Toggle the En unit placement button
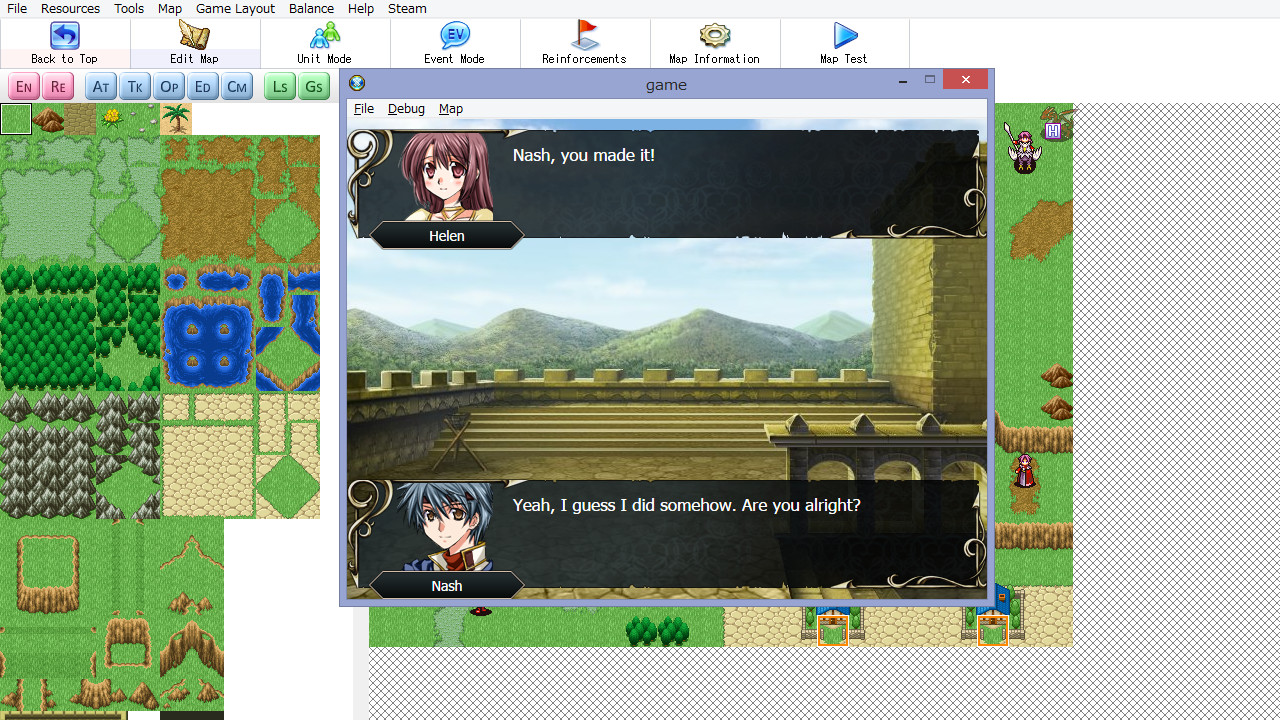The height and width of the screenshot is (720, 1280). [23, 86]
